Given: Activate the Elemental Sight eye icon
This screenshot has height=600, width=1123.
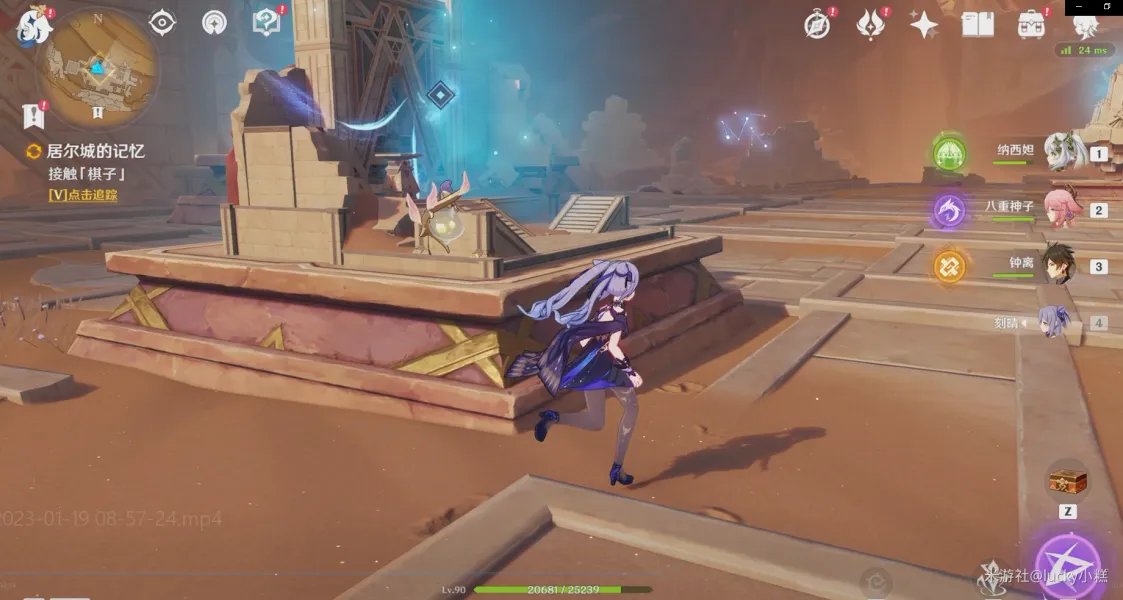Looking at the screenshot, I should (x=162, y=22).
